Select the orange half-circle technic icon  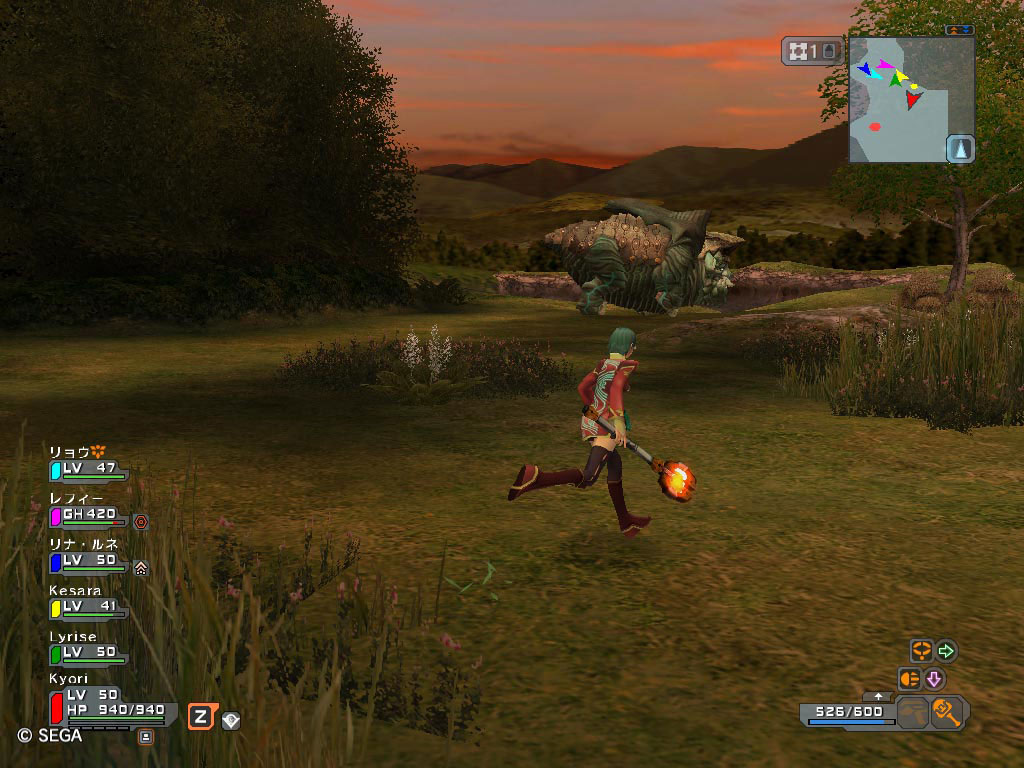coord(909,679)
